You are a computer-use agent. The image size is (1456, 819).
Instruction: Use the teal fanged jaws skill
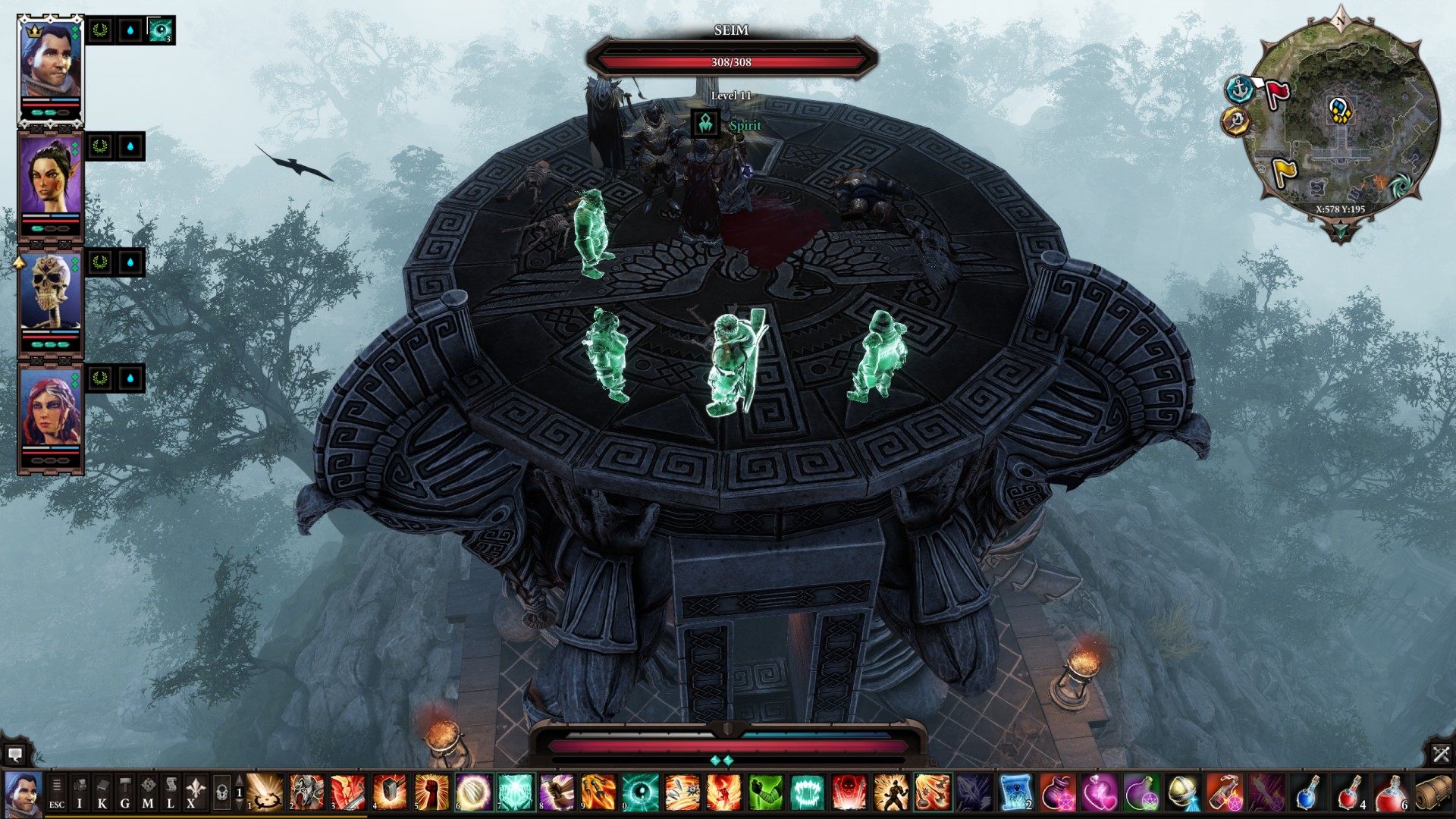(806, 792)
